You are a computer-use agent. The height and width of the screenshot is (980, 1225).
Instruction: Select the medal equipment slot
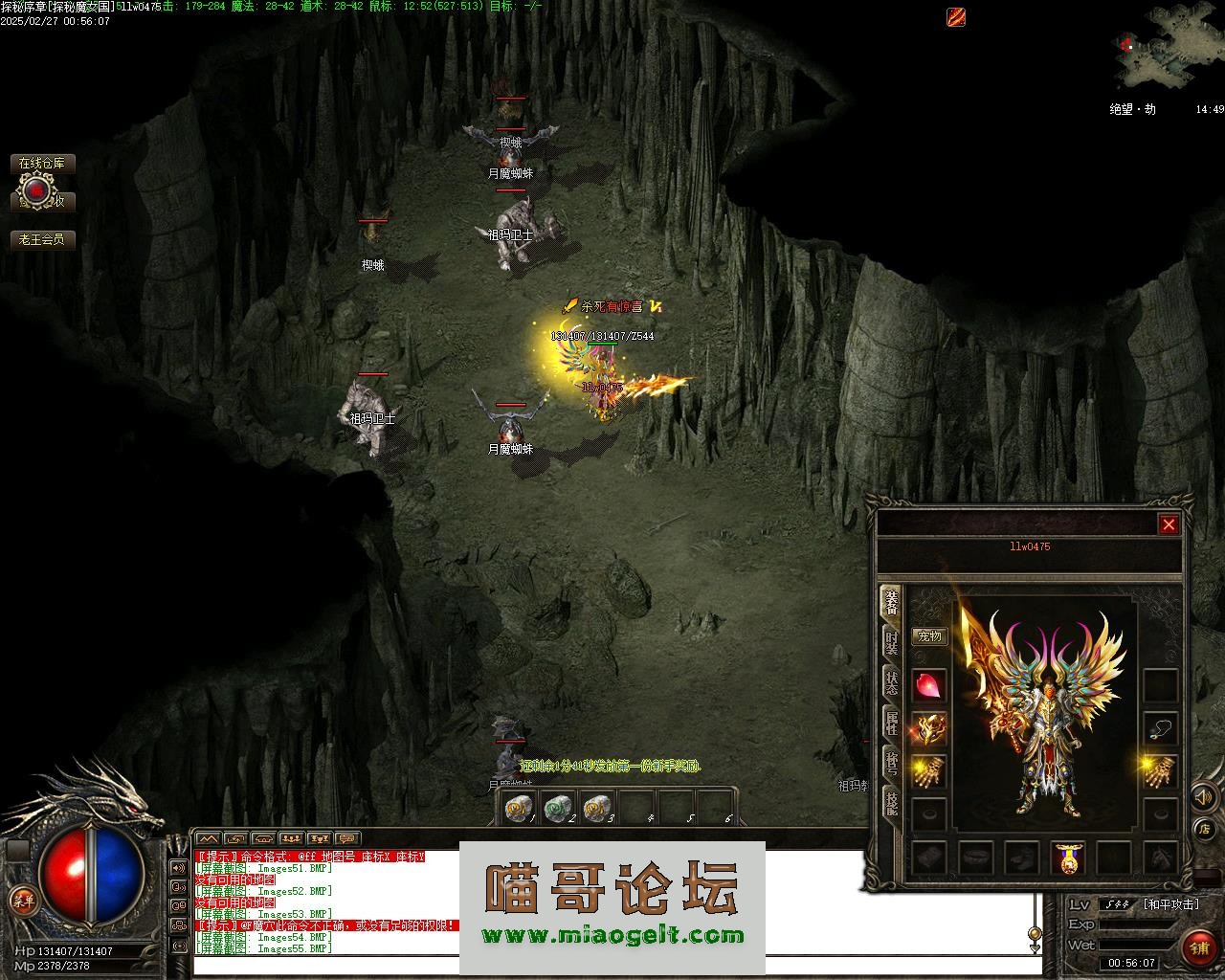1068,857
